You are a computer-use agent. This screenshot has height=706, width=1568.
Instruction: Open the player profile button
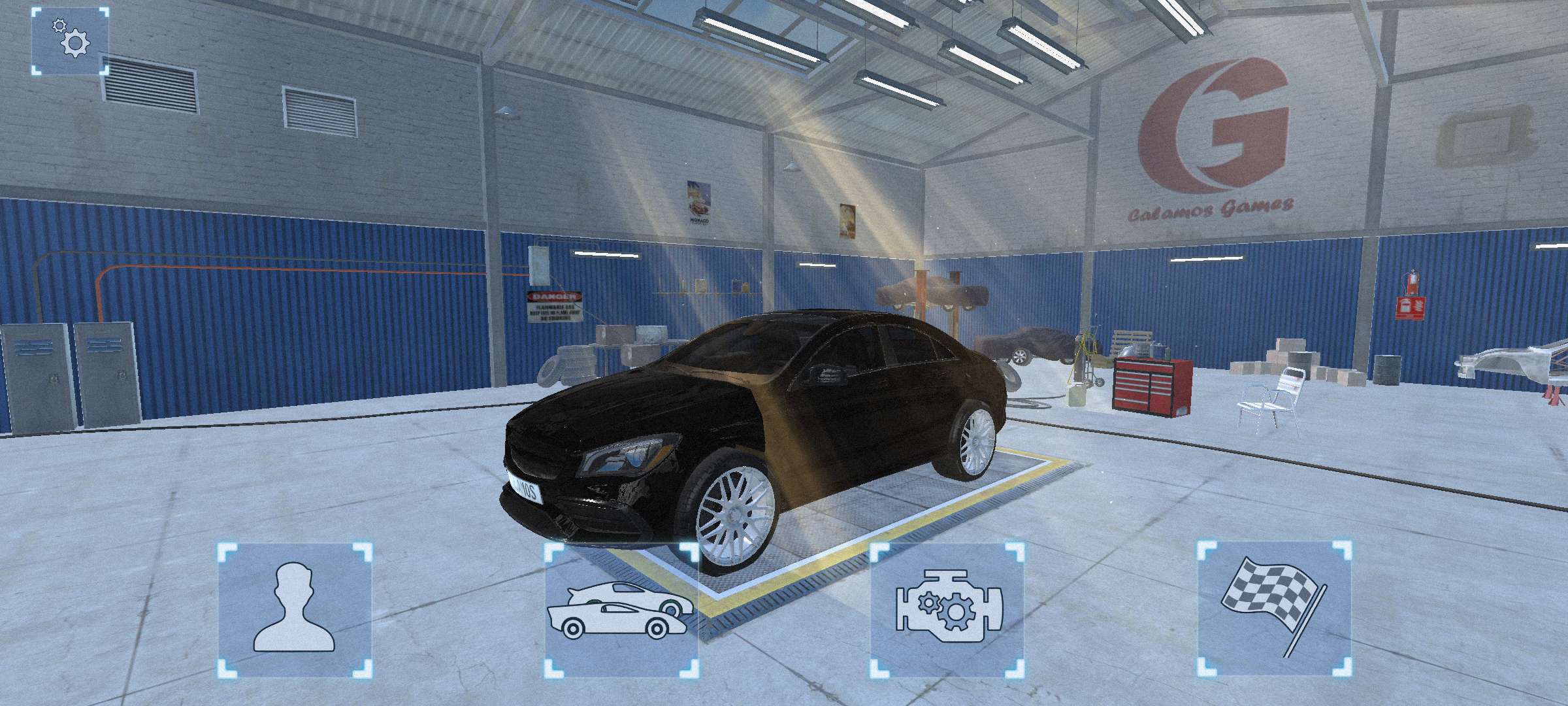pyautogui.click(x=295, y=610)
